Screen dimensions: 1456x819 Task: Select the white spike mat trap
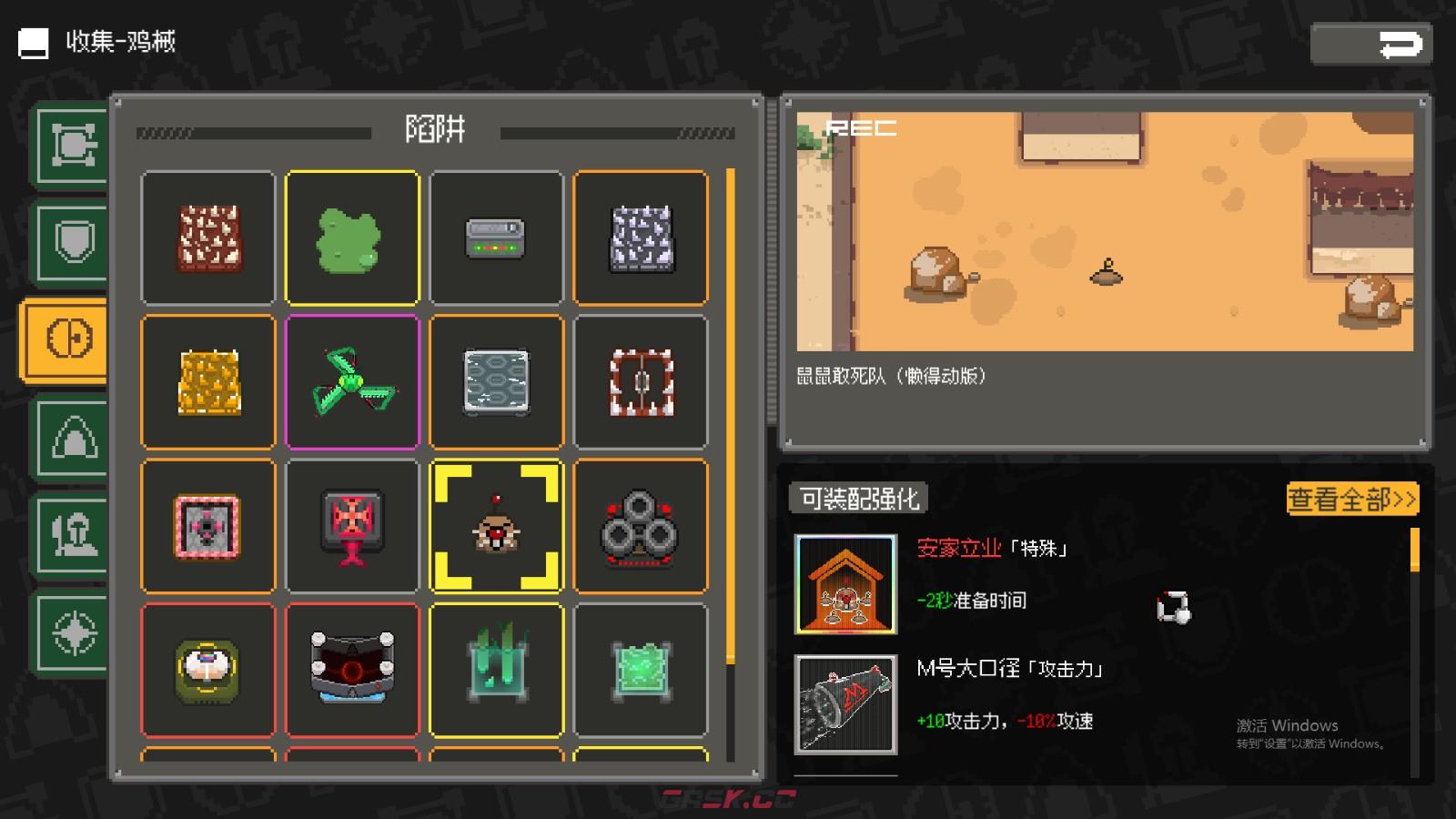[641, 237]
